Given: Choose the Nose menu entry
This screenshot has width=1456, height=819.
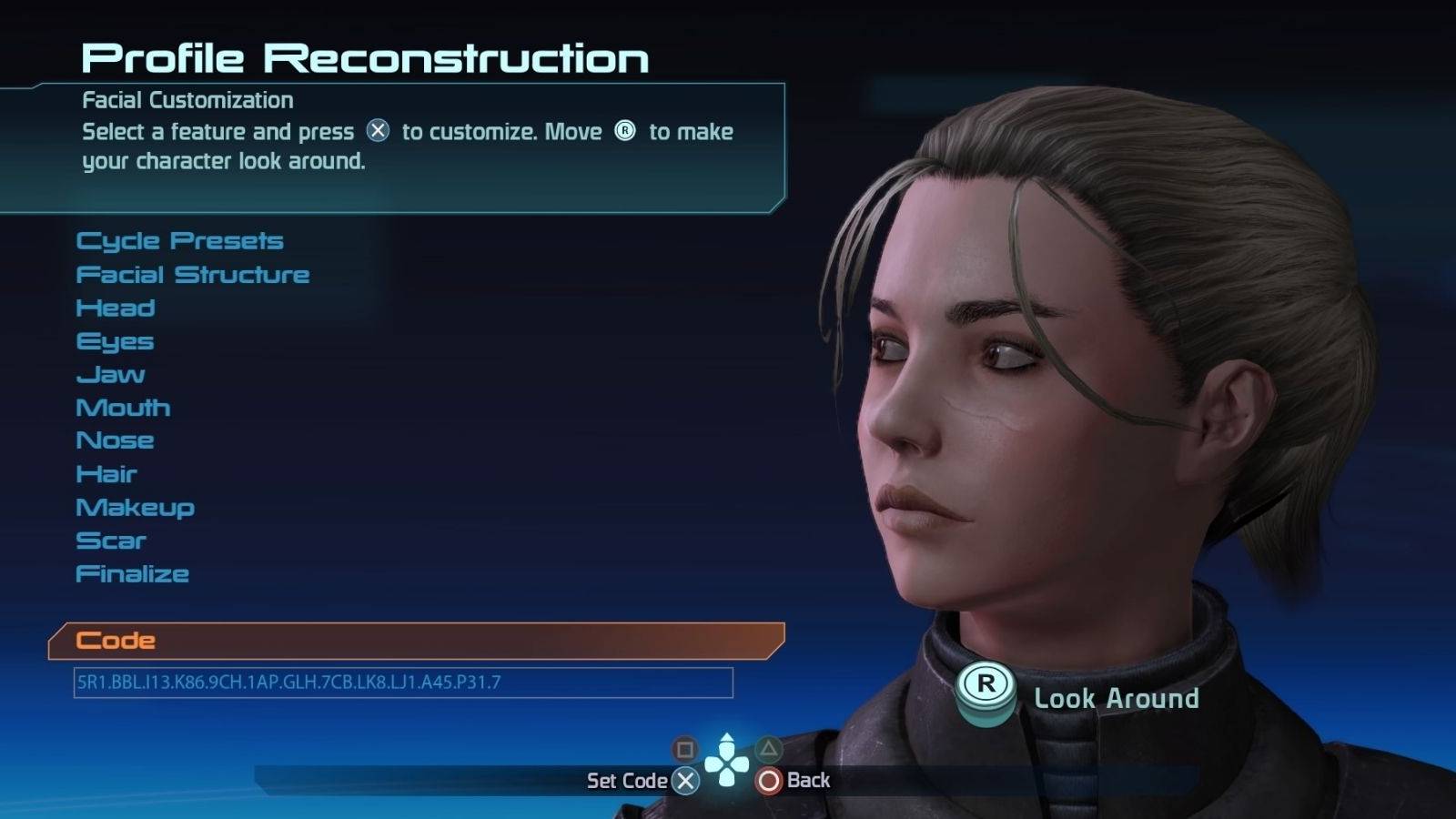Looking at the screenshot, I should pos(115,440).
